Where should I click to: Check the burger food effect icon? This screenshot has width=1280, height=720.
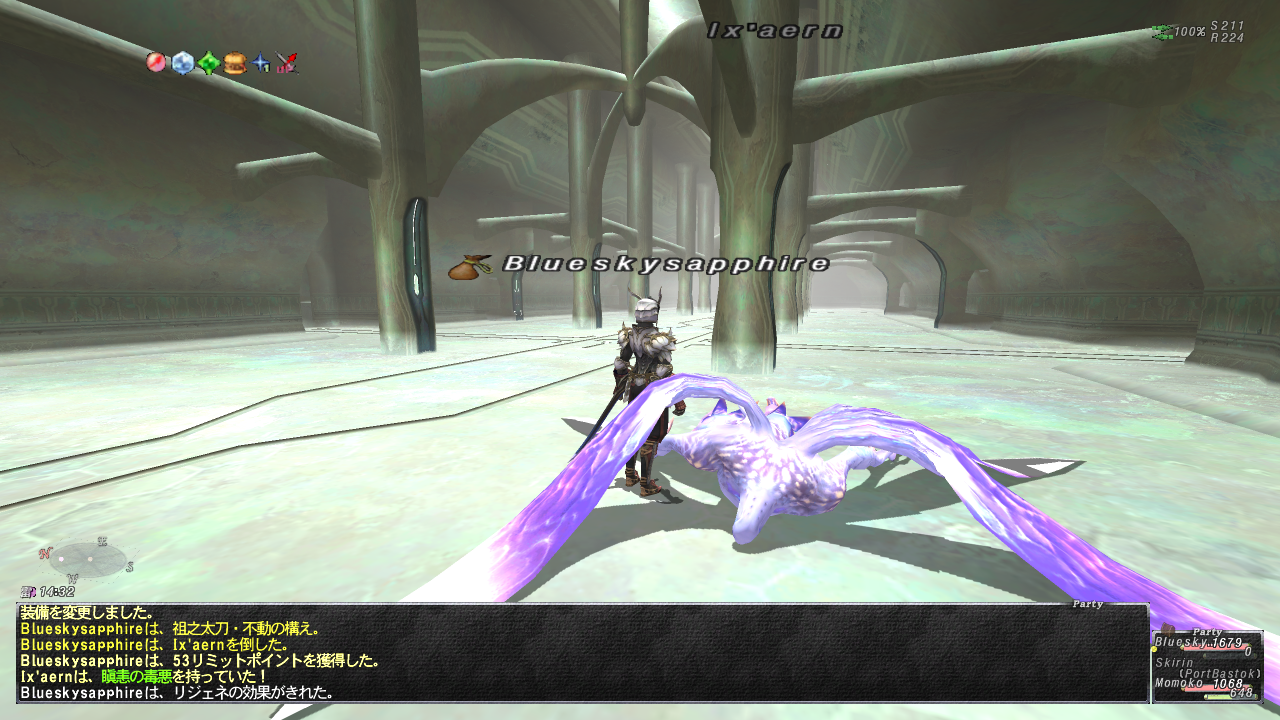pos(235,63)
